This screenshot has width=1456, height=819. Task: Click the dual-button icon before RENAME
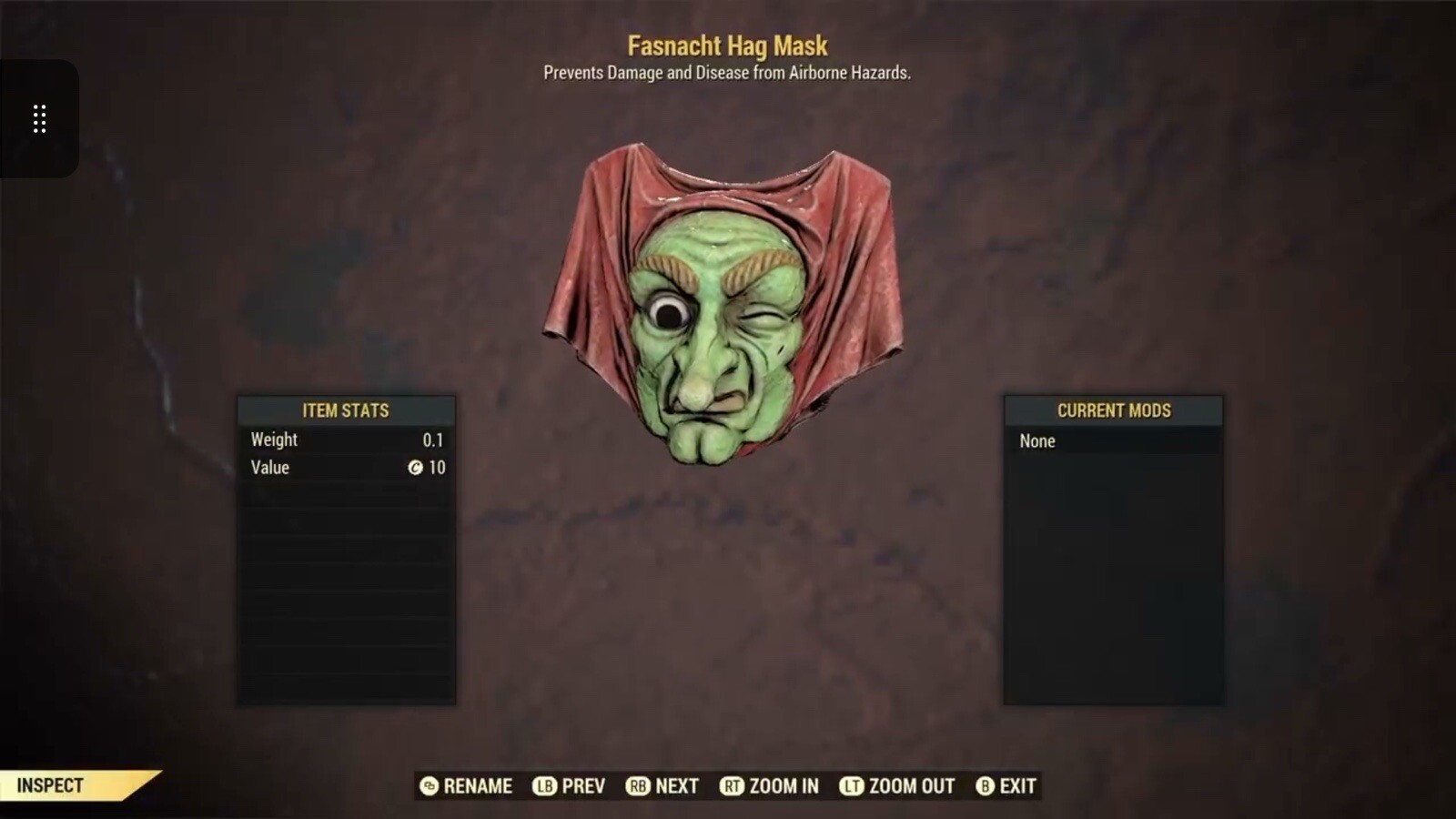[x=428, y=786]
